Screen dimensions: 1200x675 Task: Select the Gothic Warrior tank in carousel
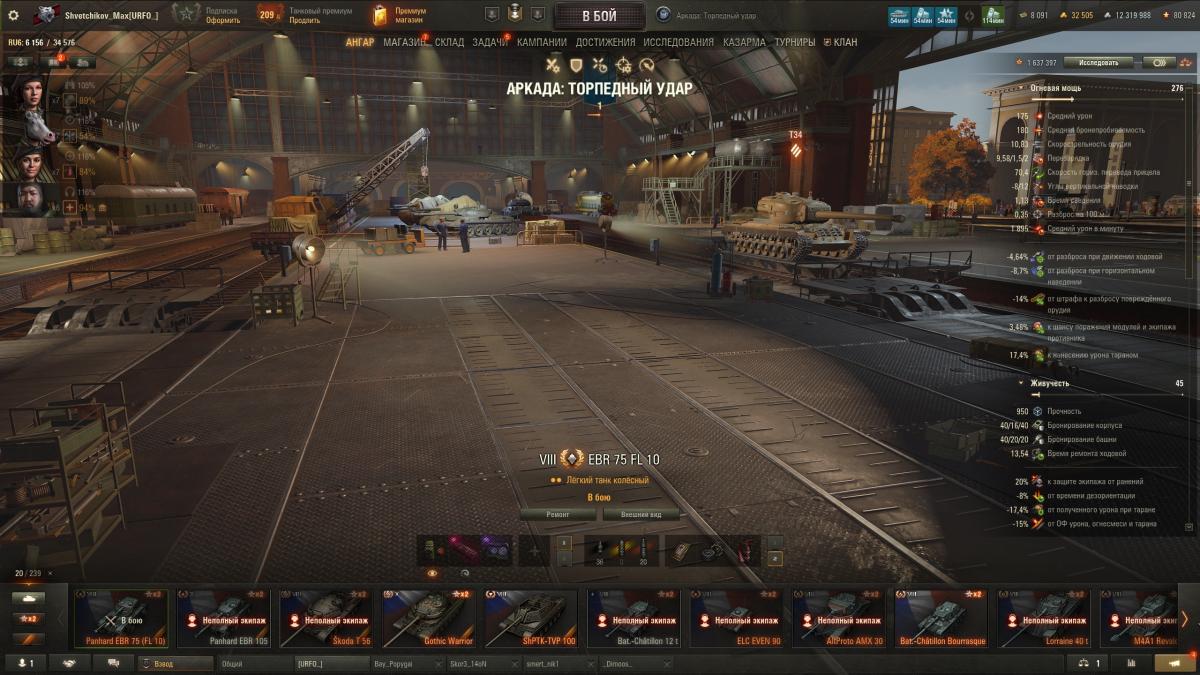(428, 618)
